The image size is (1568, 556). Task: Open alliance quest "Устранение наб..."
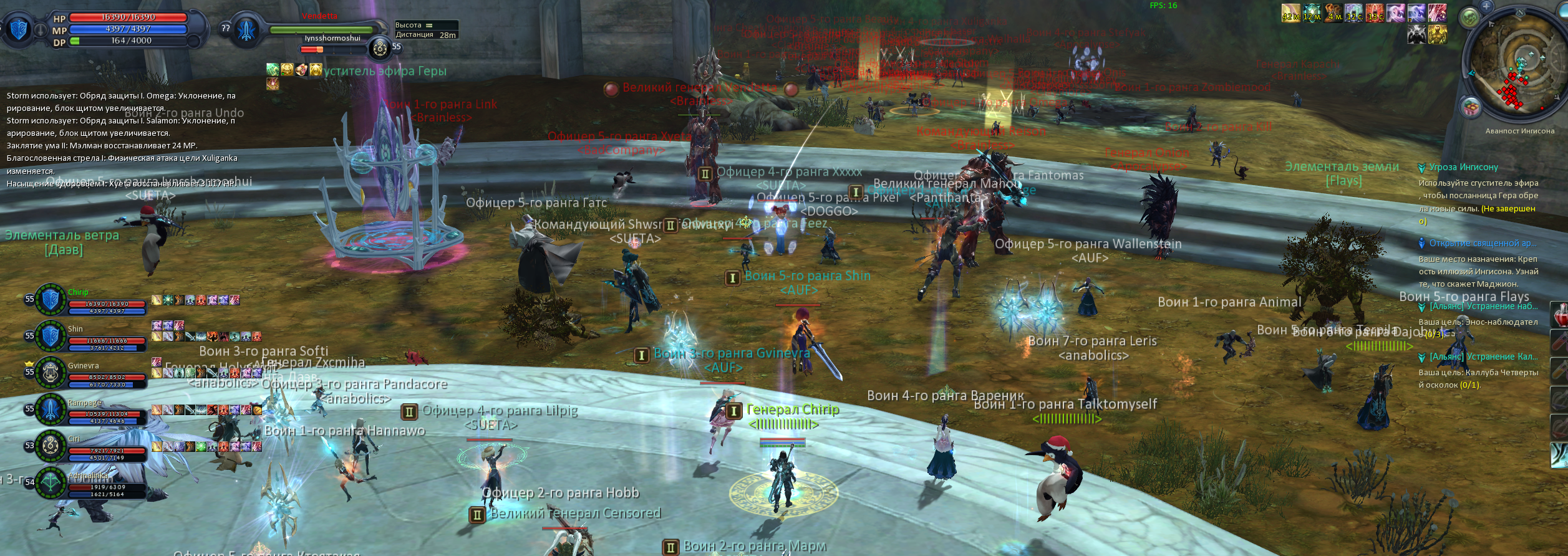[x=1483, y=307]
